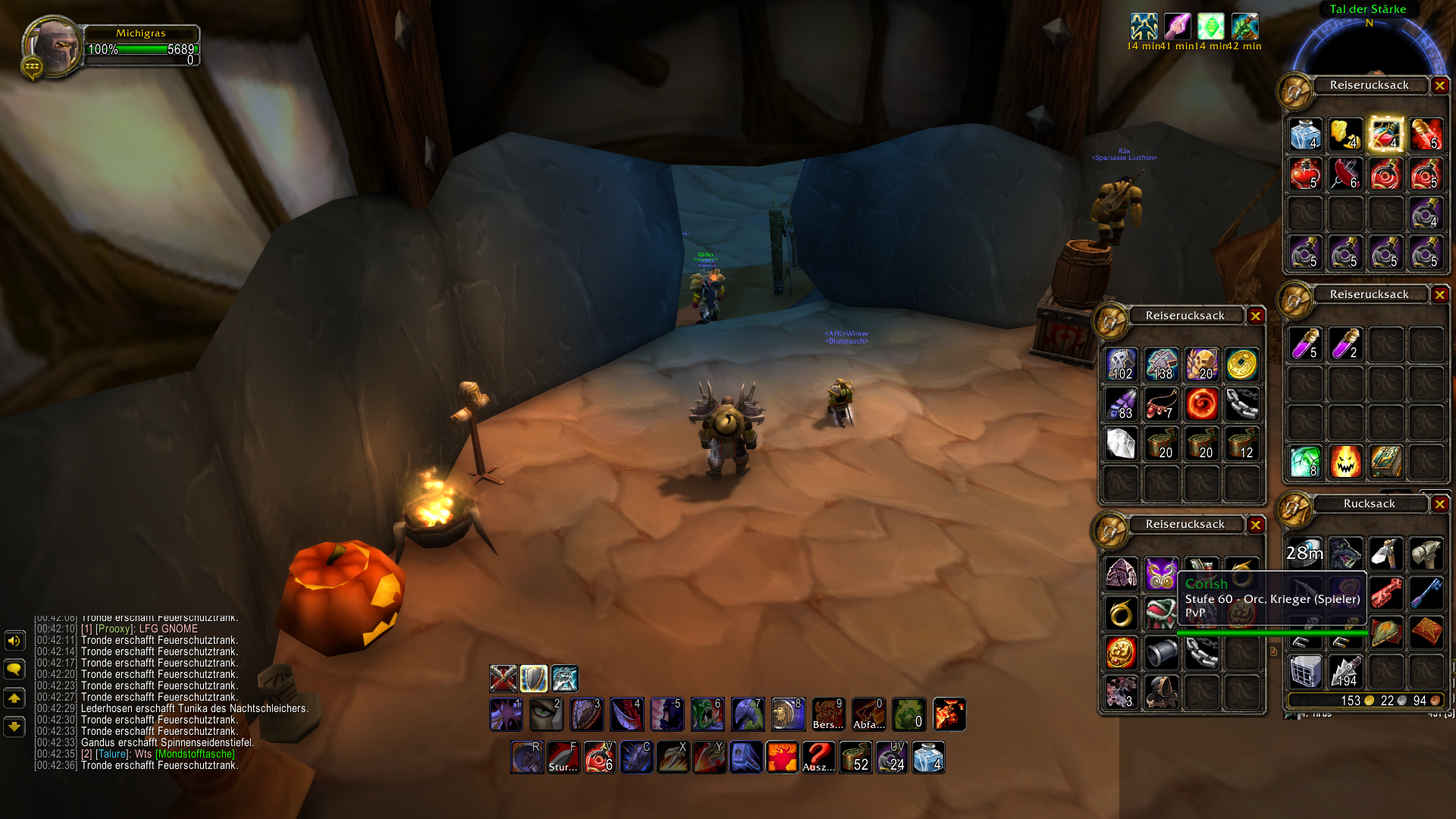Close the Rucksack bag window
The image size is (1456, 819).
1439,504
